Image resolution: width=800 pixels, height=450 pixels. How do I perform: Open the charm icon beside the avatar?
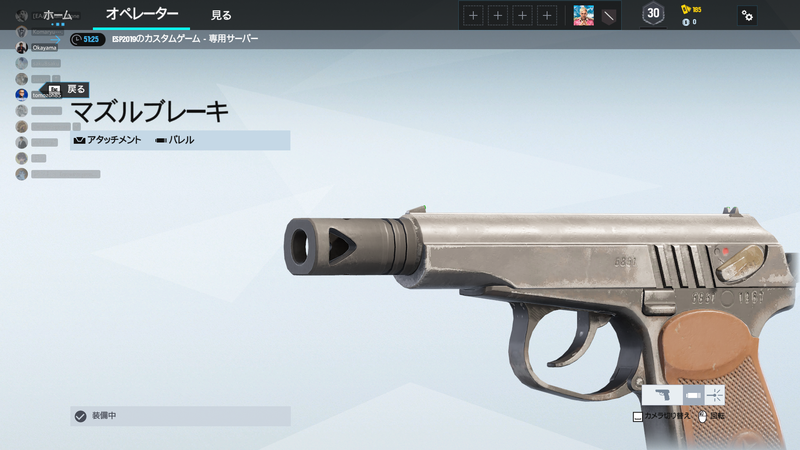pyautogui.click(x=607, y=15)
